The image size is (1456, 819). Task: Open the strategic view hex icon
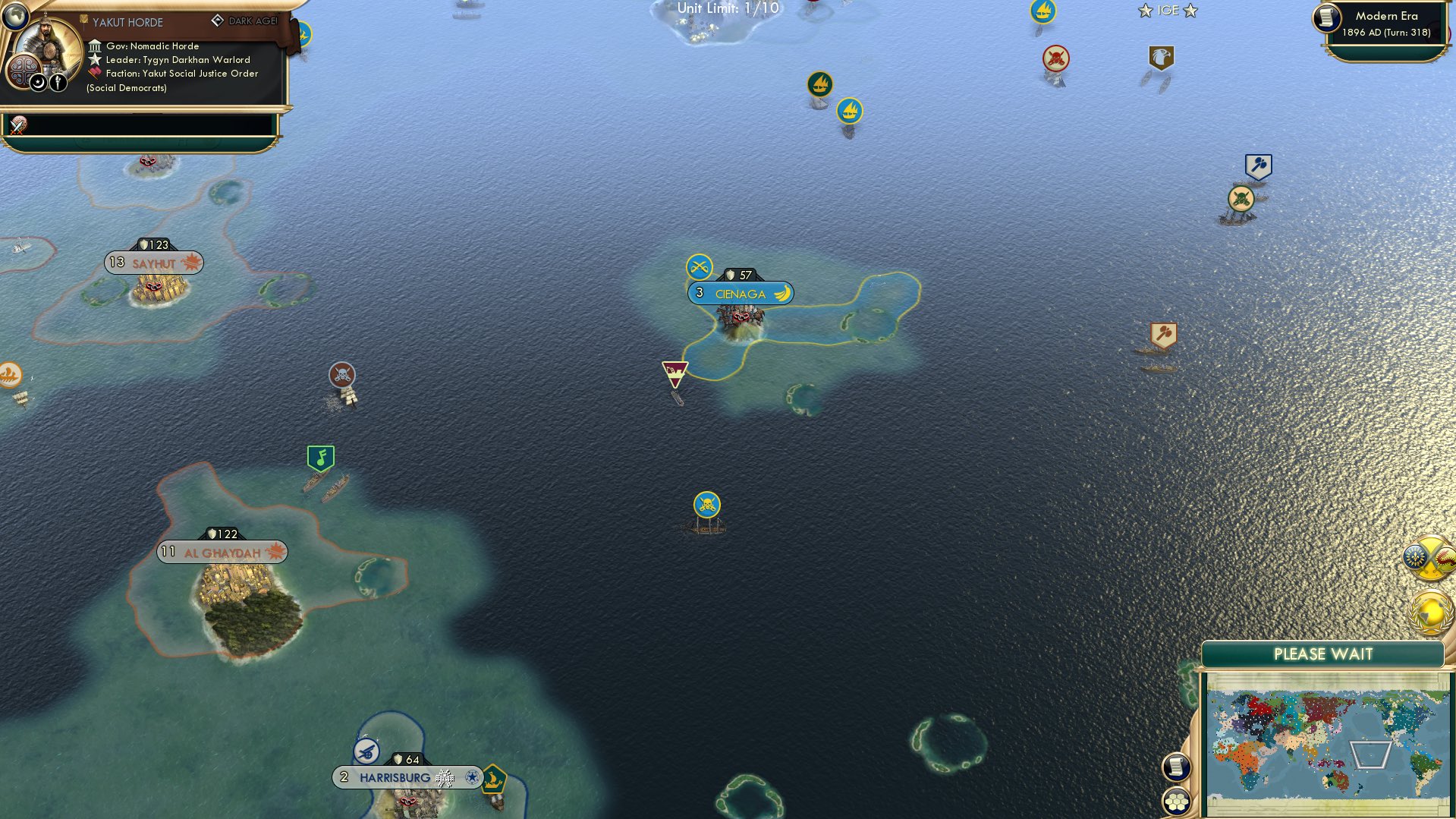pyautogui.click(x=1177, y=802)
